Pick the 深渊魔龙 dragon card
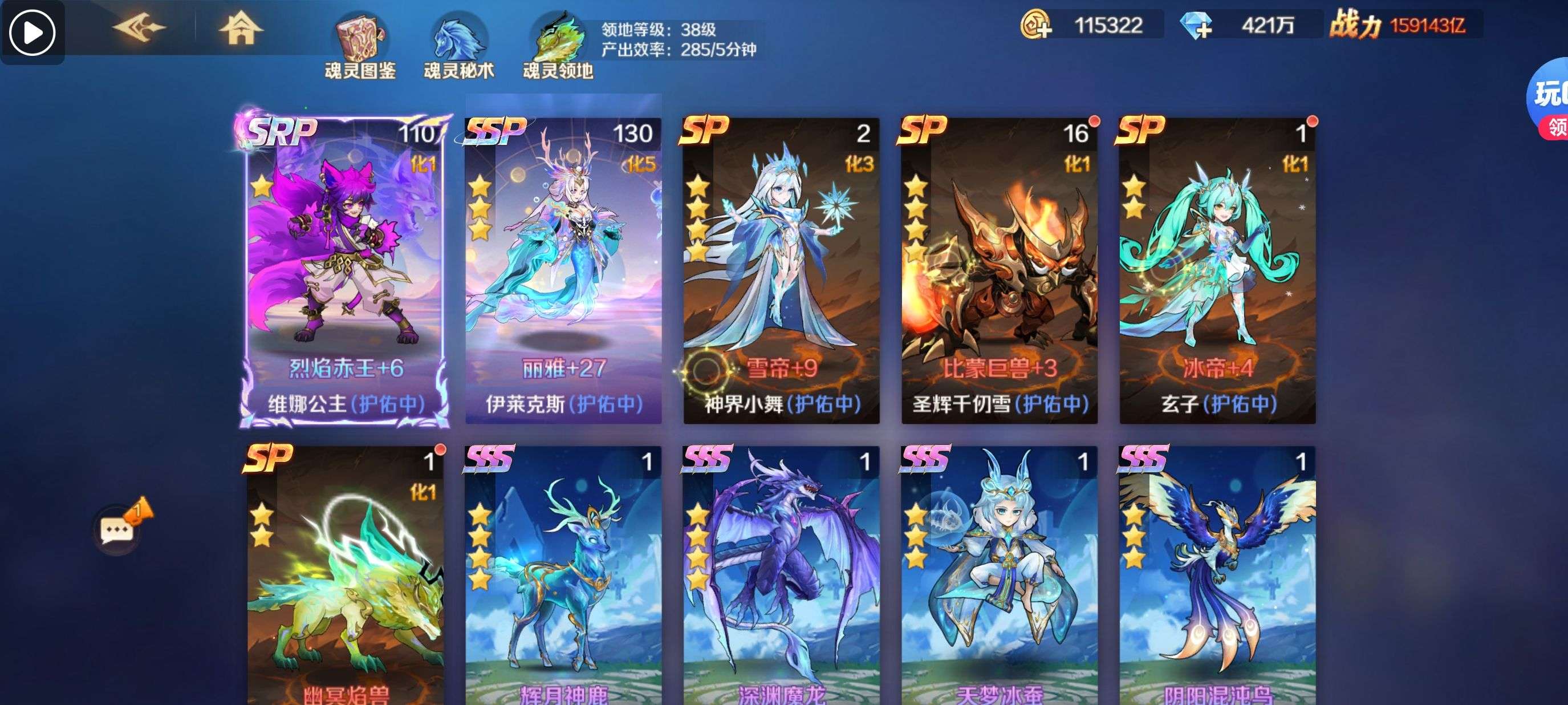Image resolution: width=1568 pixels, height=705 pixels. (781, 578)
